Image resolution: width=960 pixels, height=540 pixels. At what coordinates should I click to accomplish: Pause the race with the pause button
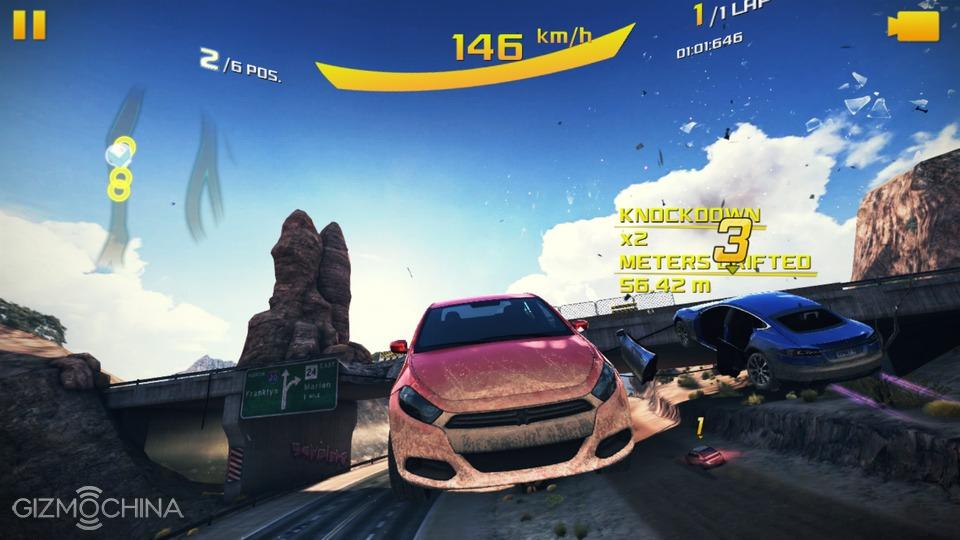pos(29,25)
